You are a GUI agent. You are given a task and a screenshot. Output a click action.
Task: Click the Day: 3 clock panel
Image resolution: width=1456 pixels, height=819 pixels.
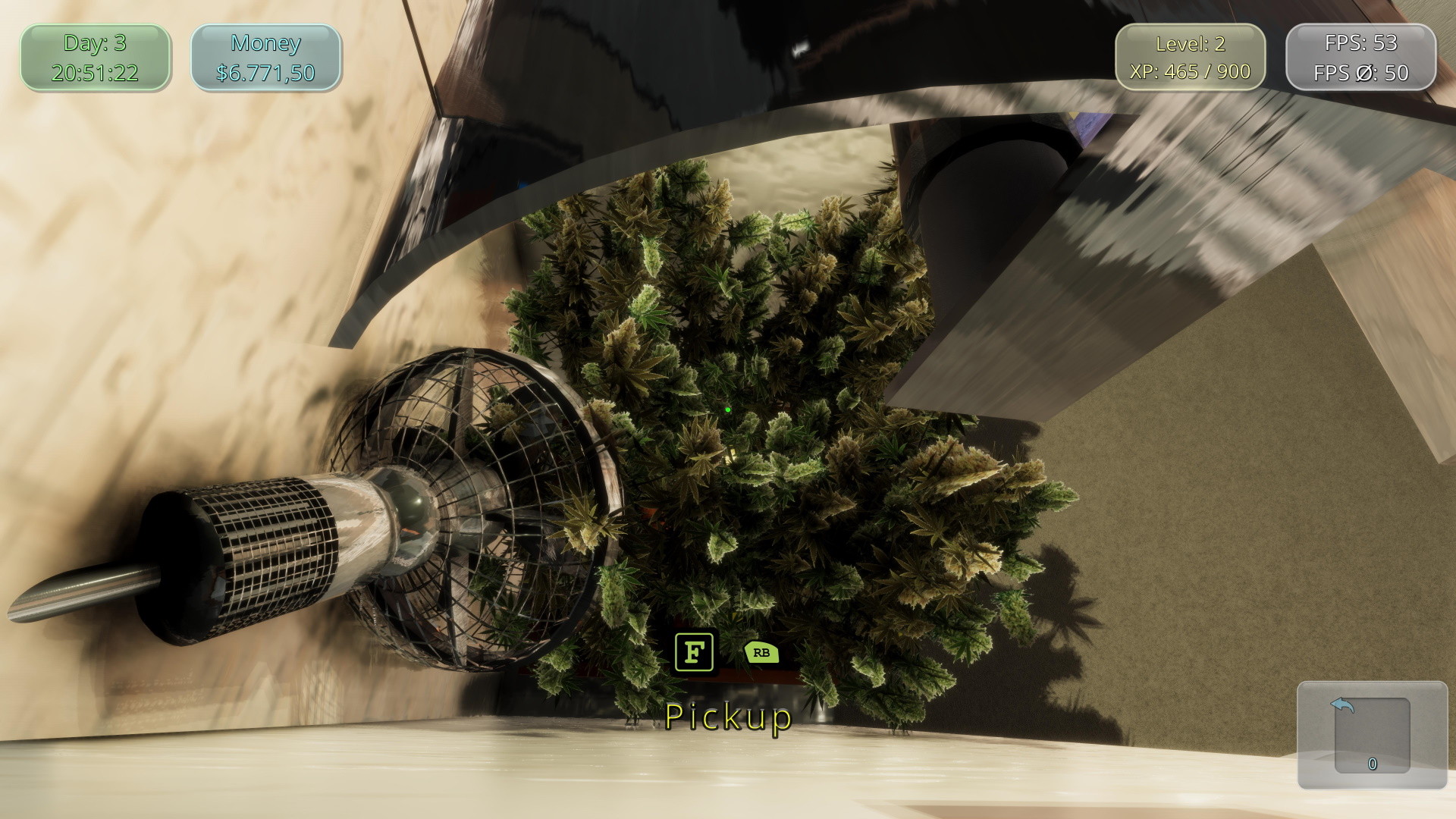(93, 57)
